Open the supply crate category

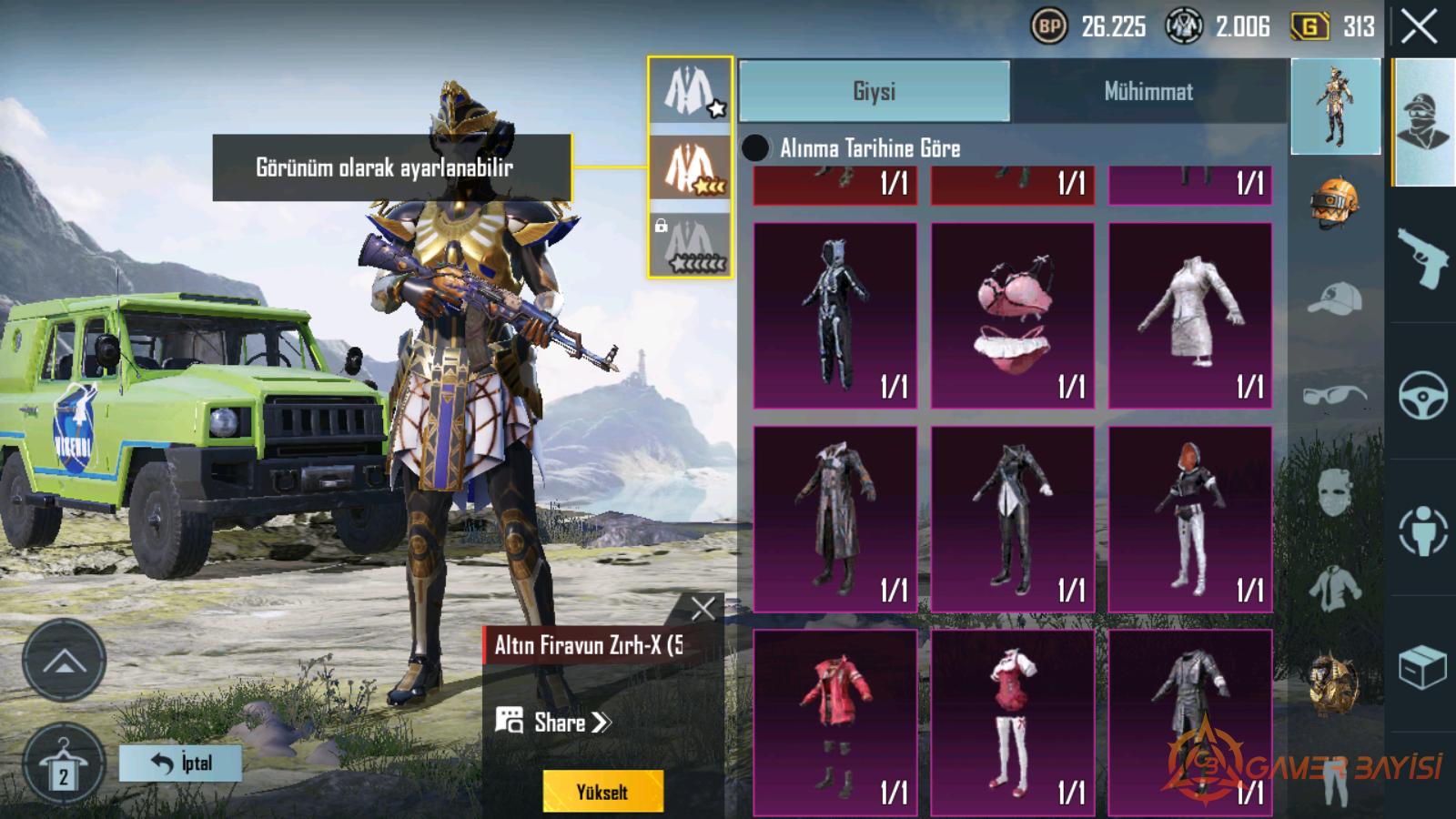[1422, 667]
